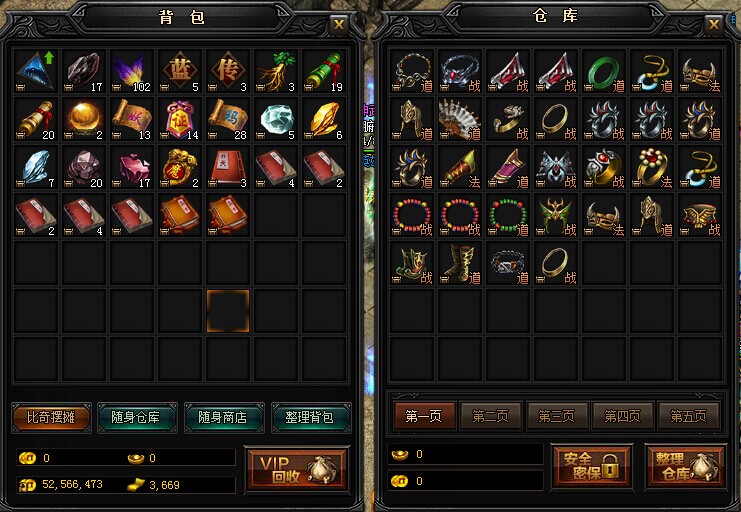This screenshot has height=512, width=741.
Task: Select the green jade ring in warehouse
Action: [x=602, y=72]
